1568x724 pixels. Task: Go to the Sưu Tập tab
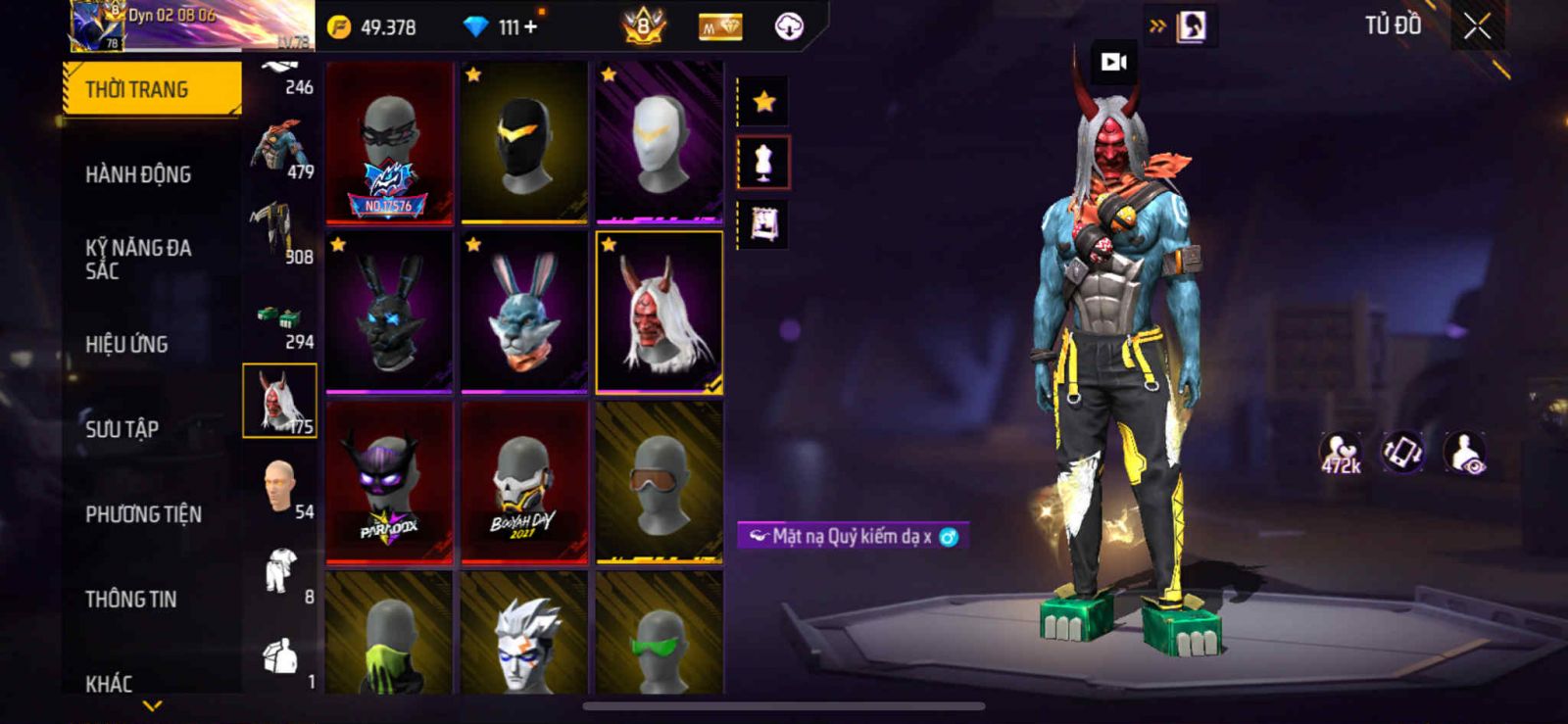[x=122, y=428]
